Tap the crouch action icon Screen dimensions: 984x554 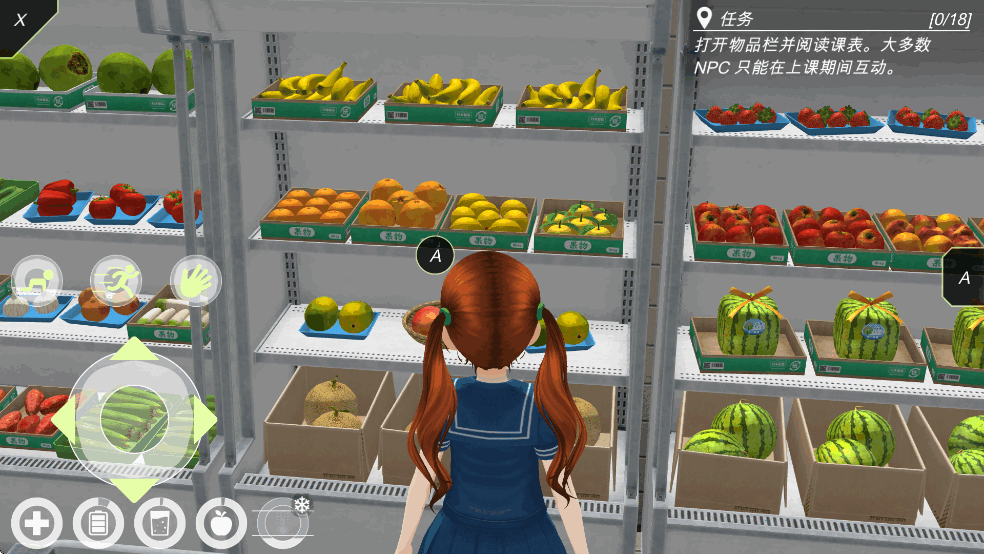(37, 279)
